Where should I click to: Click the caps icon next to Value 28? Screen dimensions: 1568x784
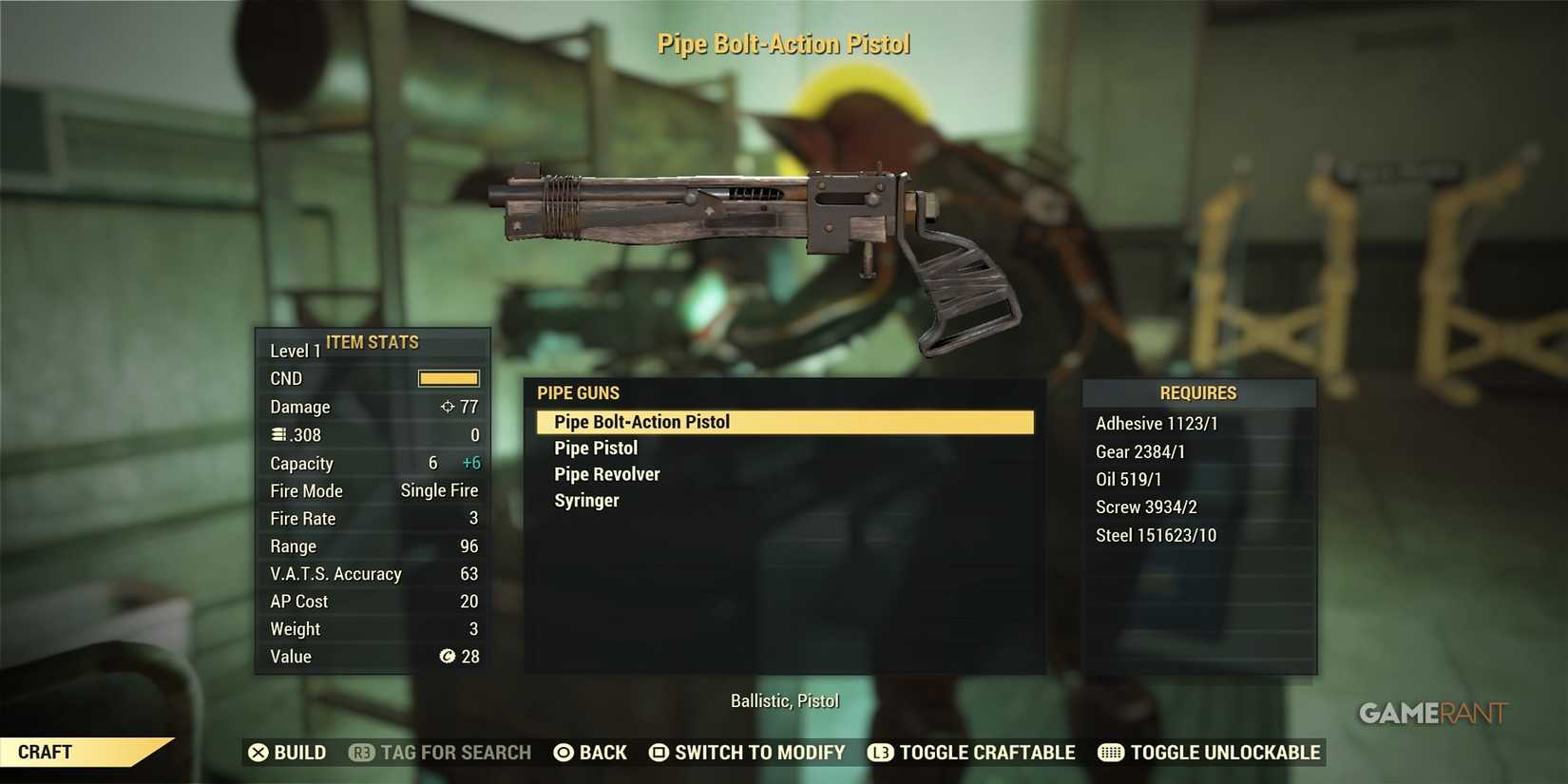coord(448,657)
